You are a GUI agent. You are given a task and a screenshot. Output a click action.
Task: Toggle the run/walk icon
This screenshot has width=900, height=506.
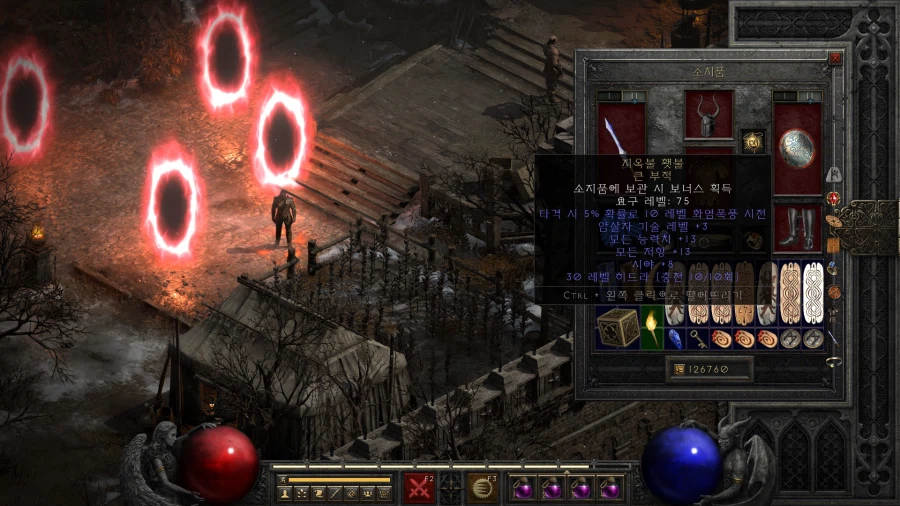pyautogui.click(x=283, y=480)
